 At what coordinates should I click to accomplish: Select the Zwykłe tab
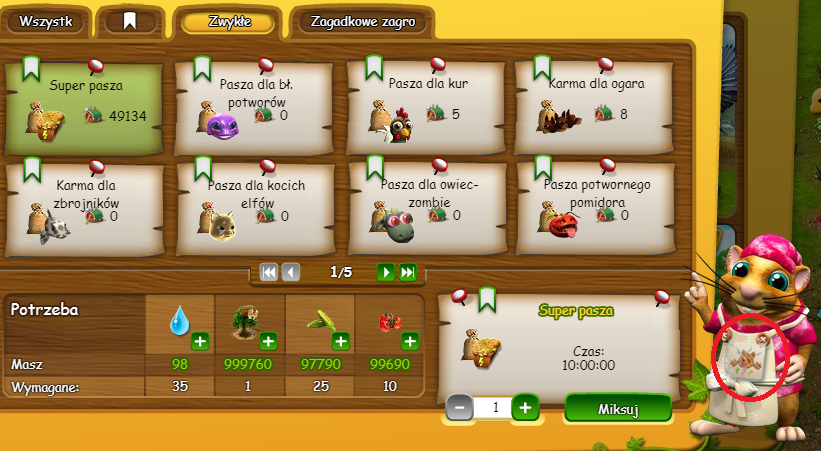click(228, 21)
